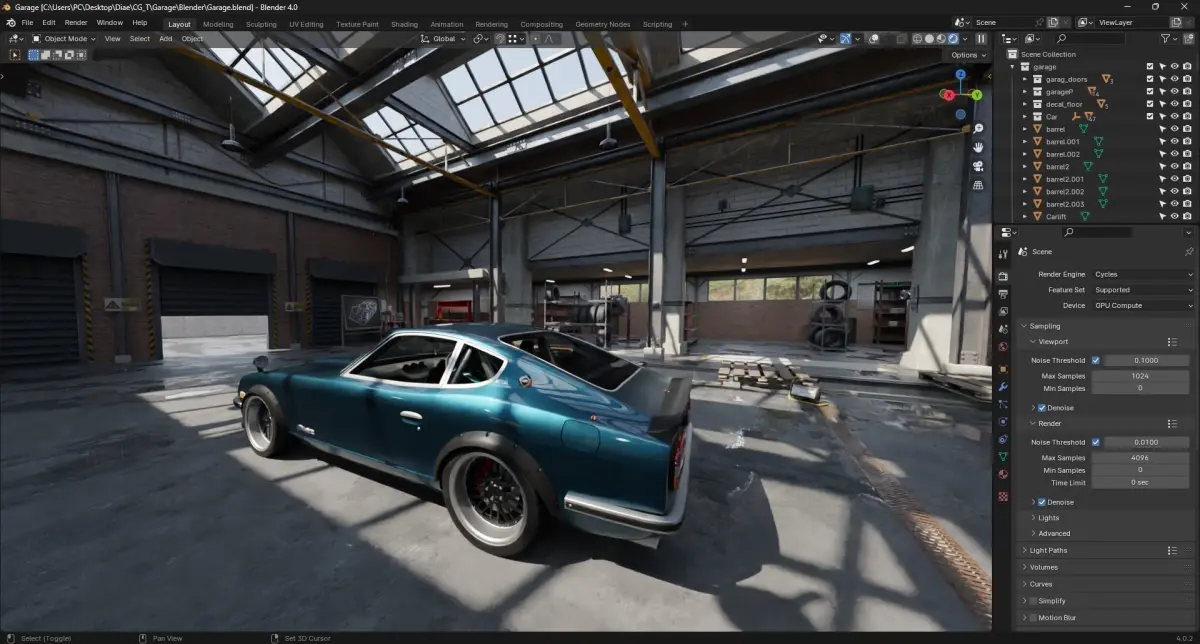Click the render Time Limit field
Viewport: 1200px width, 644px height.
[1140, 482]
